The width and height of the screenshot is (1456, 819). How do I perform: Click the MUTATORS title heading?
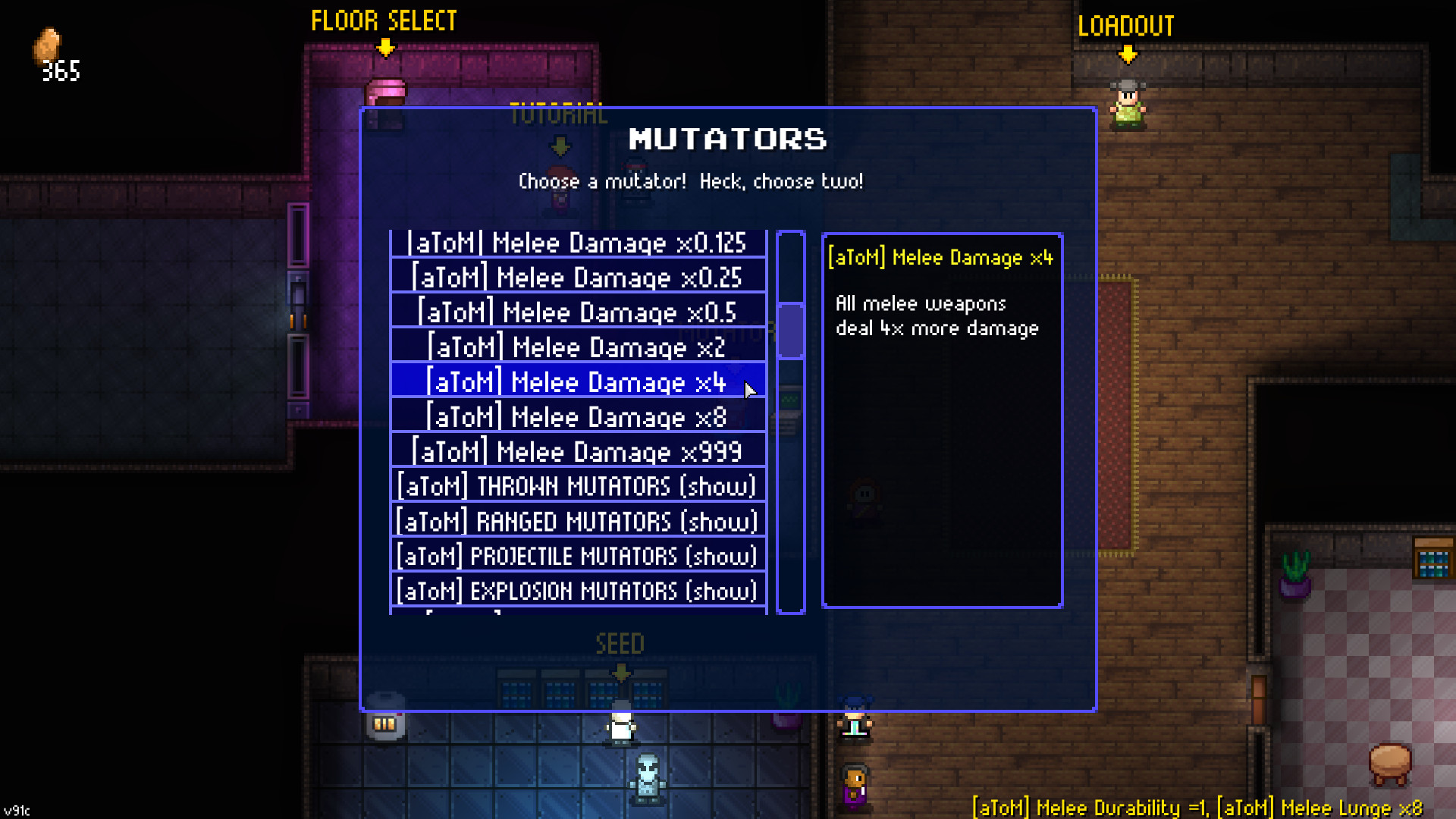[728, 140]
